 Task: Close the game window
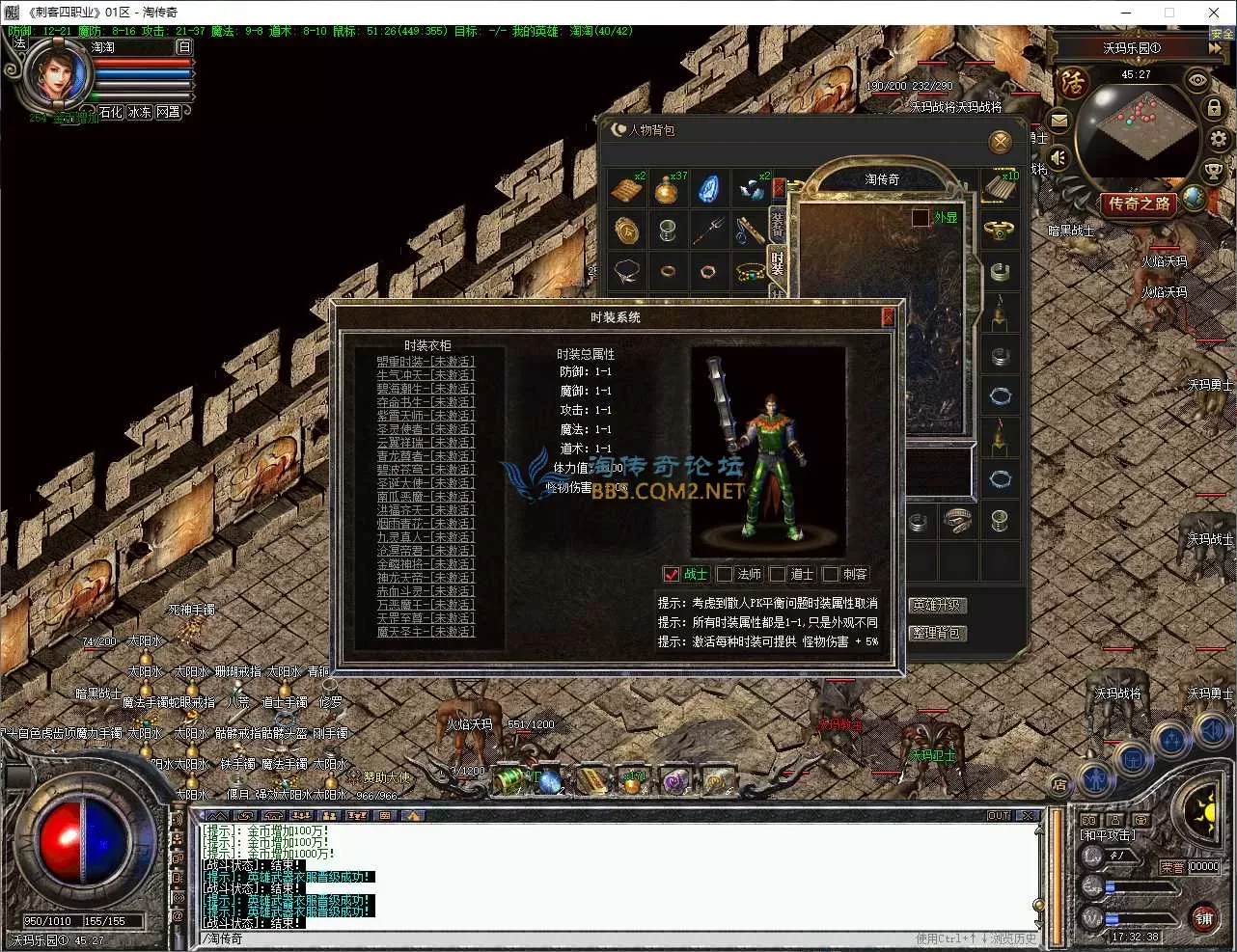coord(1214,13)
